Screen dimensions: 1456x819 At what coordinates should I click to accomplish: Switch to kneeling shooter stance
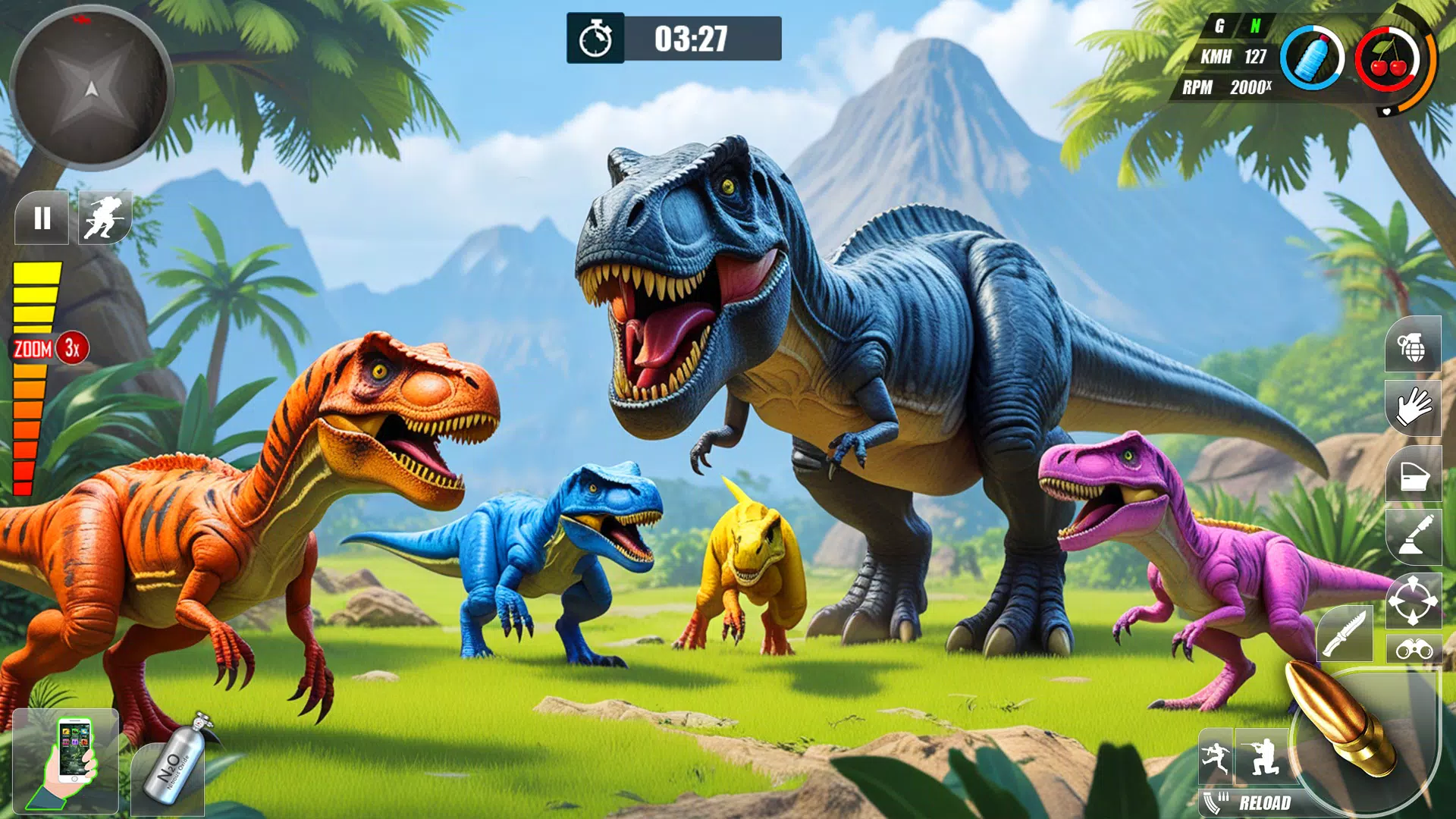click(x=1263, y=756)
